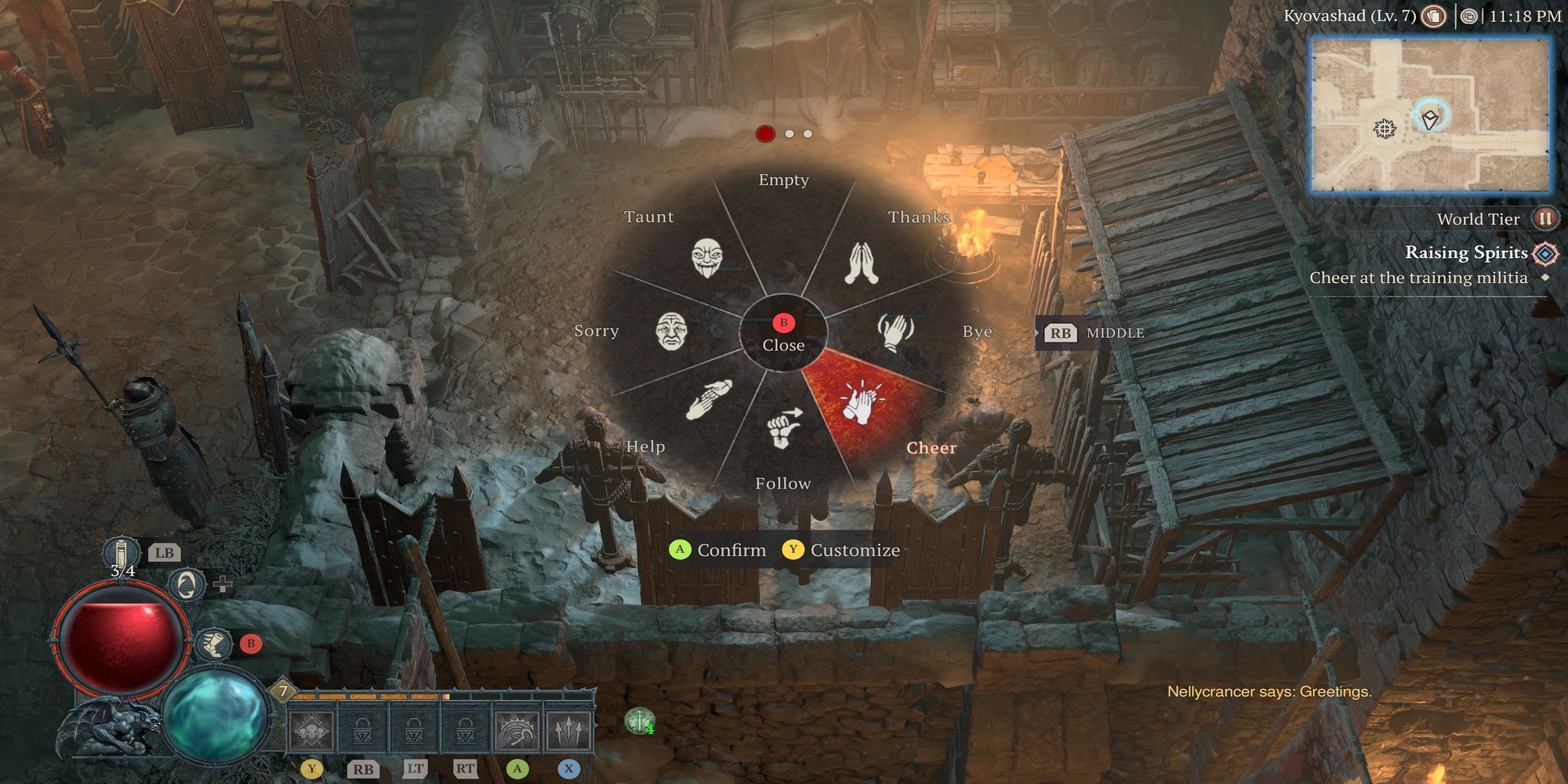Activate the skull skill in the hotbar
This screenshot has height=784, width=1568.
coord(311,731)
